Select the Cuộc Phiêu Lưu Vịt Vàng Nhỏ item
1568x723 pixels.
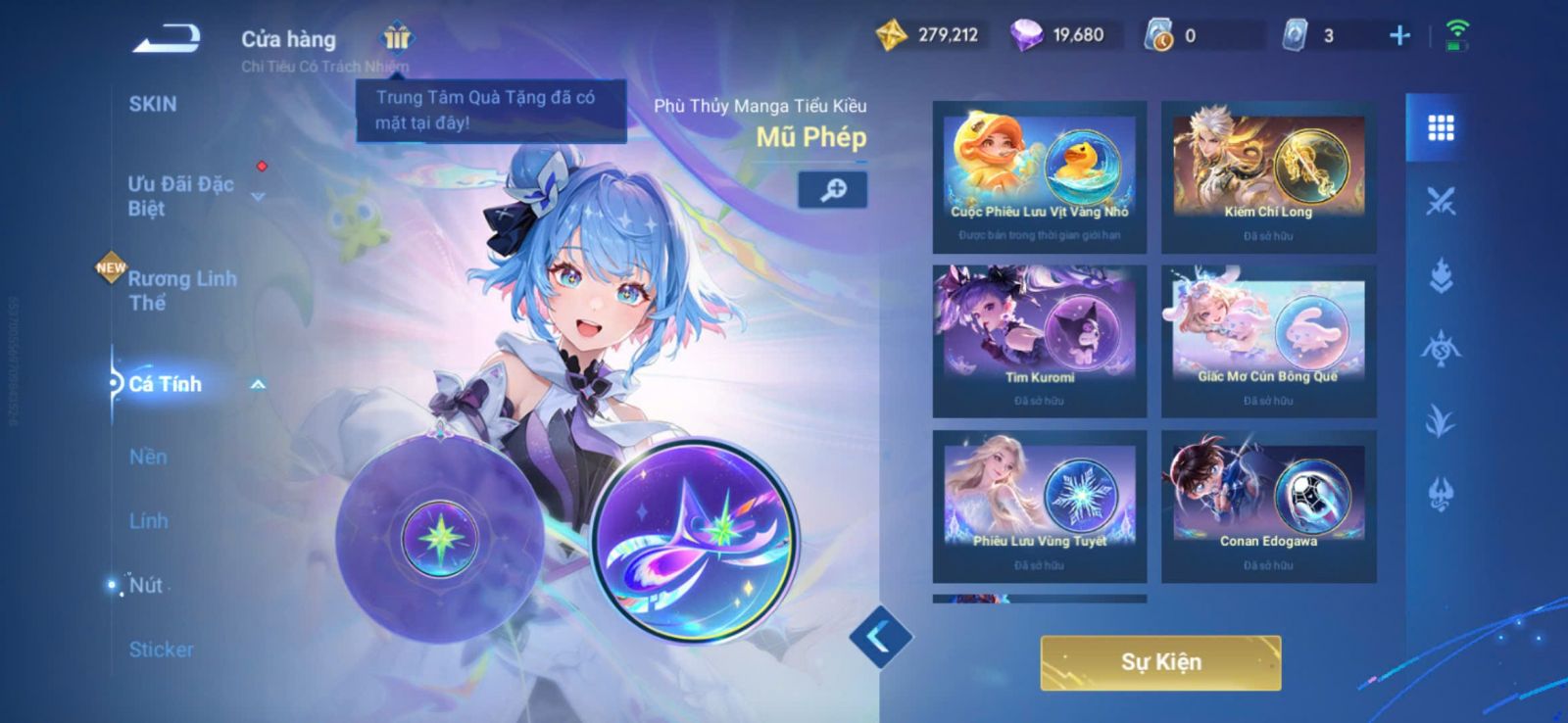click(x=1040, y=176)
